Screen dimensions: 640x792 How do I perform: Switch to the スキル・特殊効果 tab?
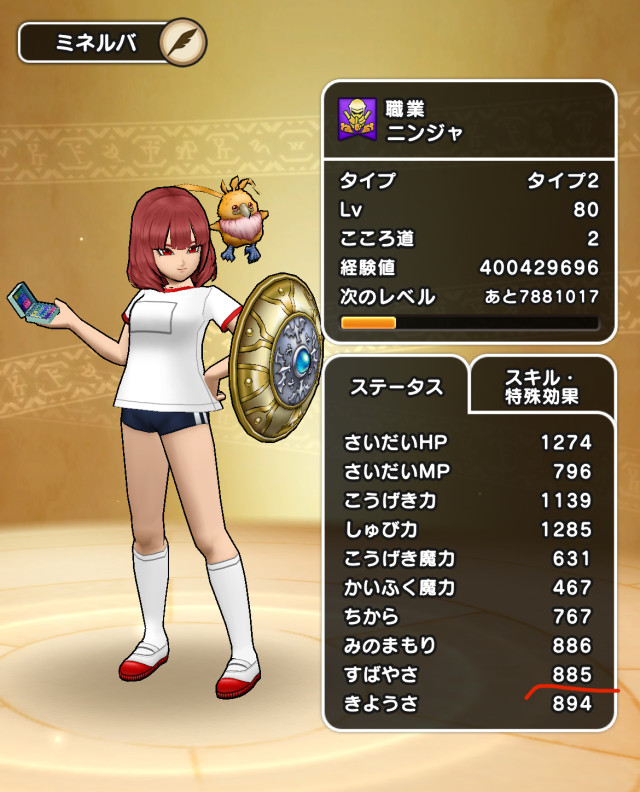point(540,385)
